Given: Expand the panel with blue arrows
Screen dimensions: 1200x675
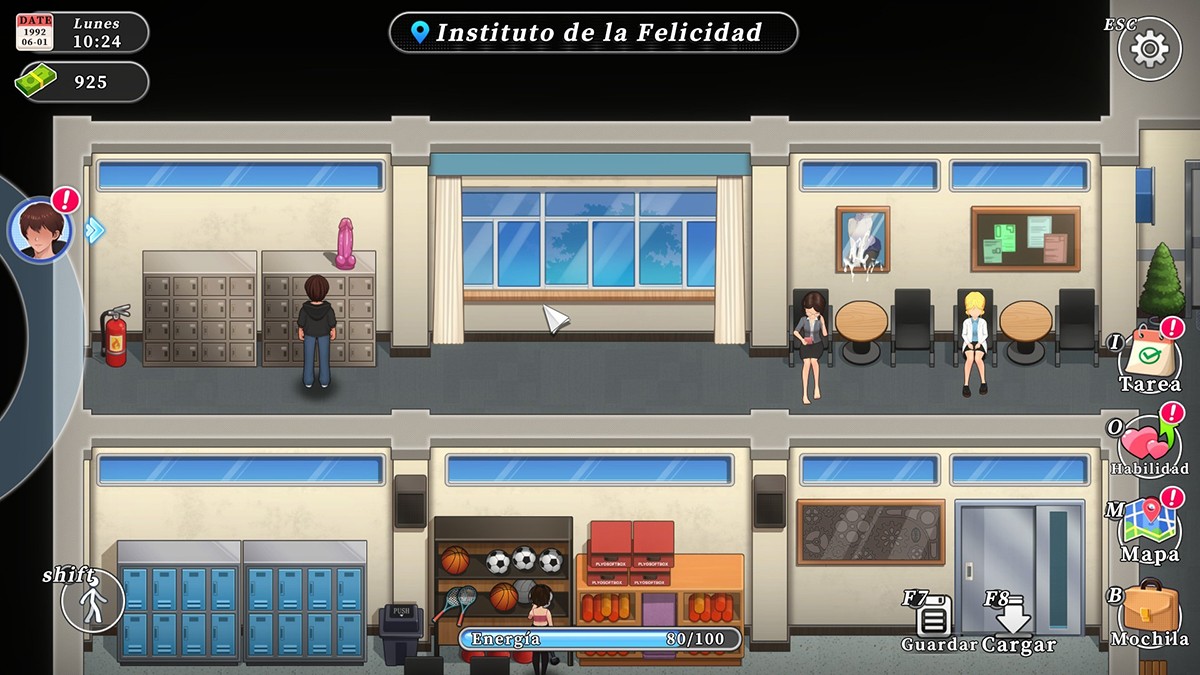Looking at the screenshot, I should point(94,230).
